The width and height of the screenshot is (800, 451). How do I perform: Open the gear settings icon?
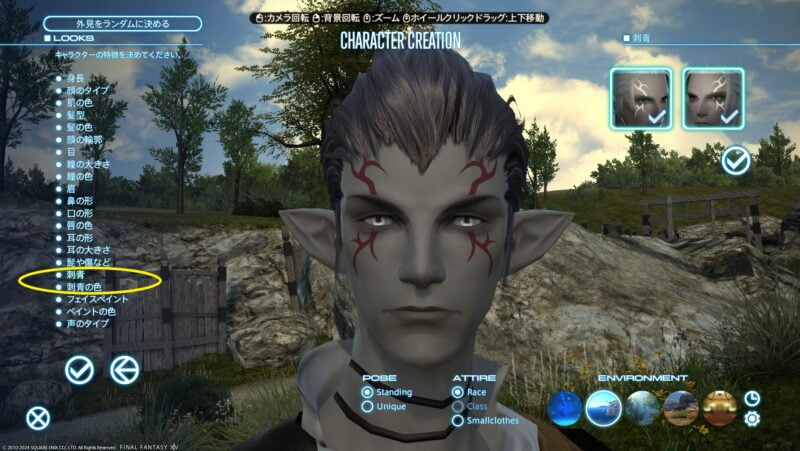pos(752,418)
